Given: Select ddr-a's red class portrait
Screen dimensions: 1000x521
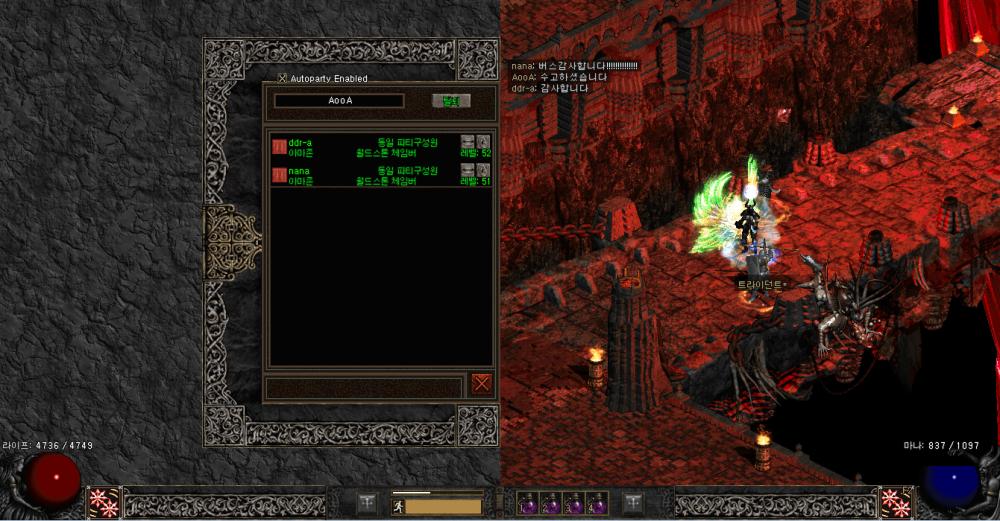Looking at the screenshot, I should click(279, 147).
